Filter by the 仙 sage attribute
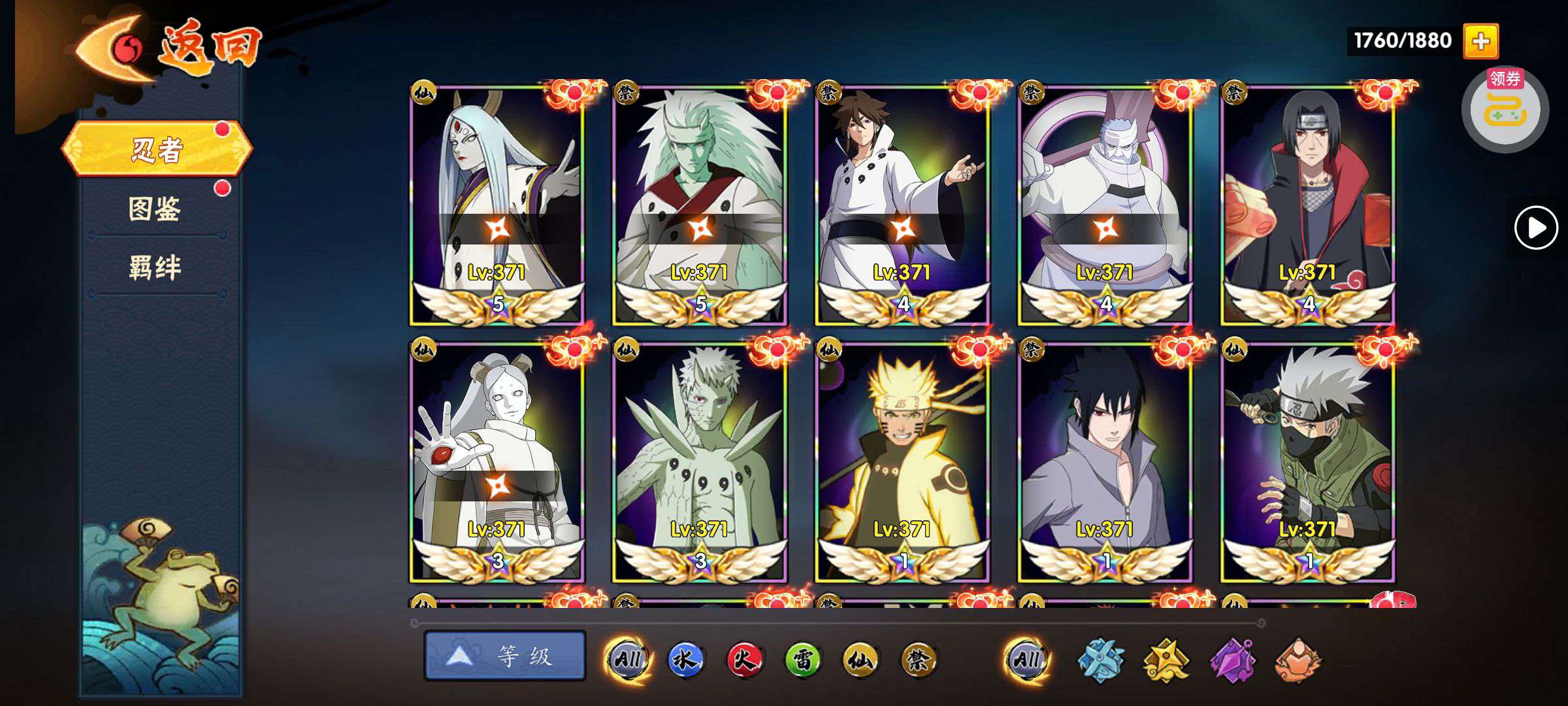This screenshot has width=1568, height=706. point(860,660)
